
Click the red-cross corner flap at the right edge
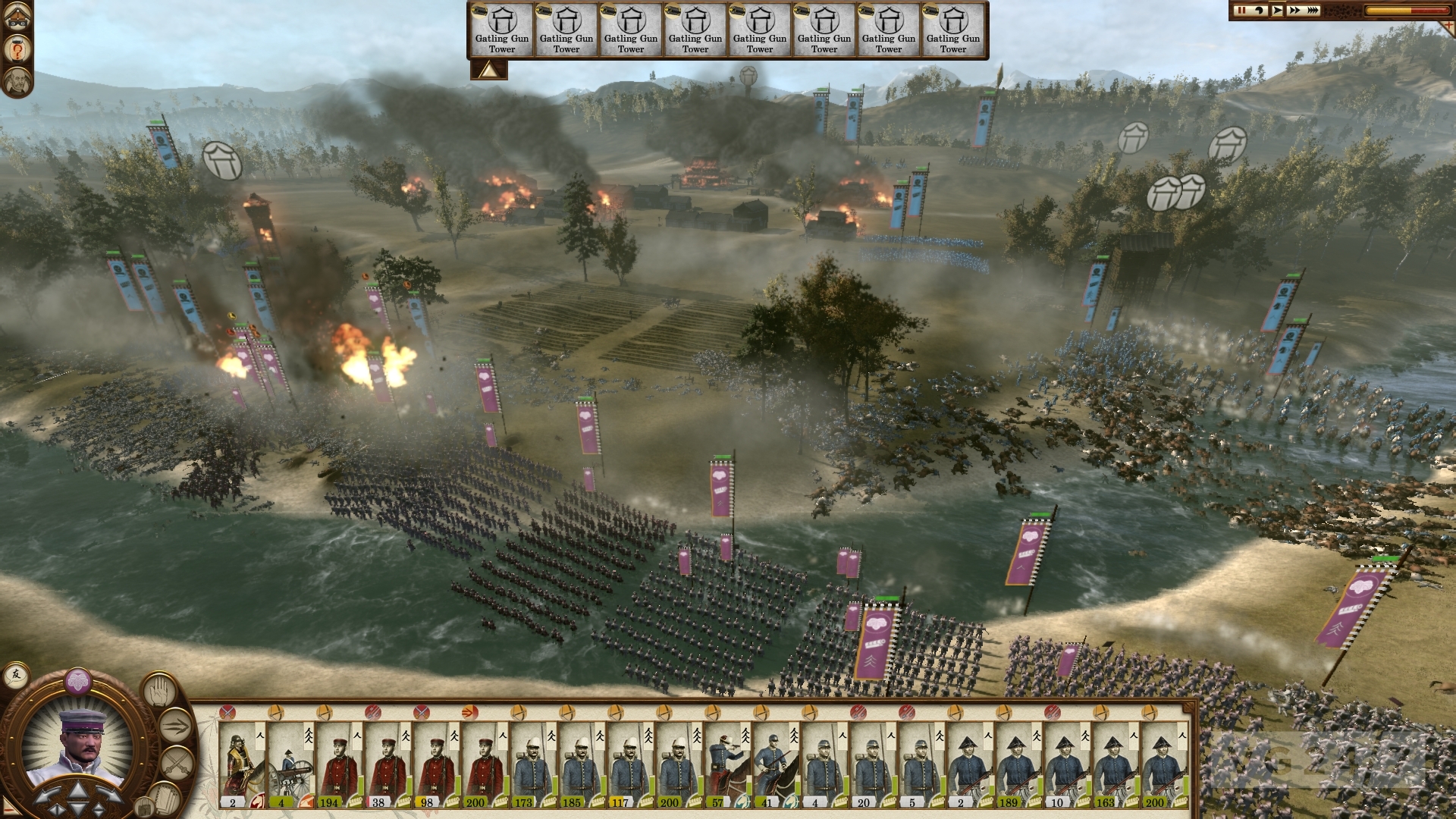pyautogui.click(x=1448, y=25)
